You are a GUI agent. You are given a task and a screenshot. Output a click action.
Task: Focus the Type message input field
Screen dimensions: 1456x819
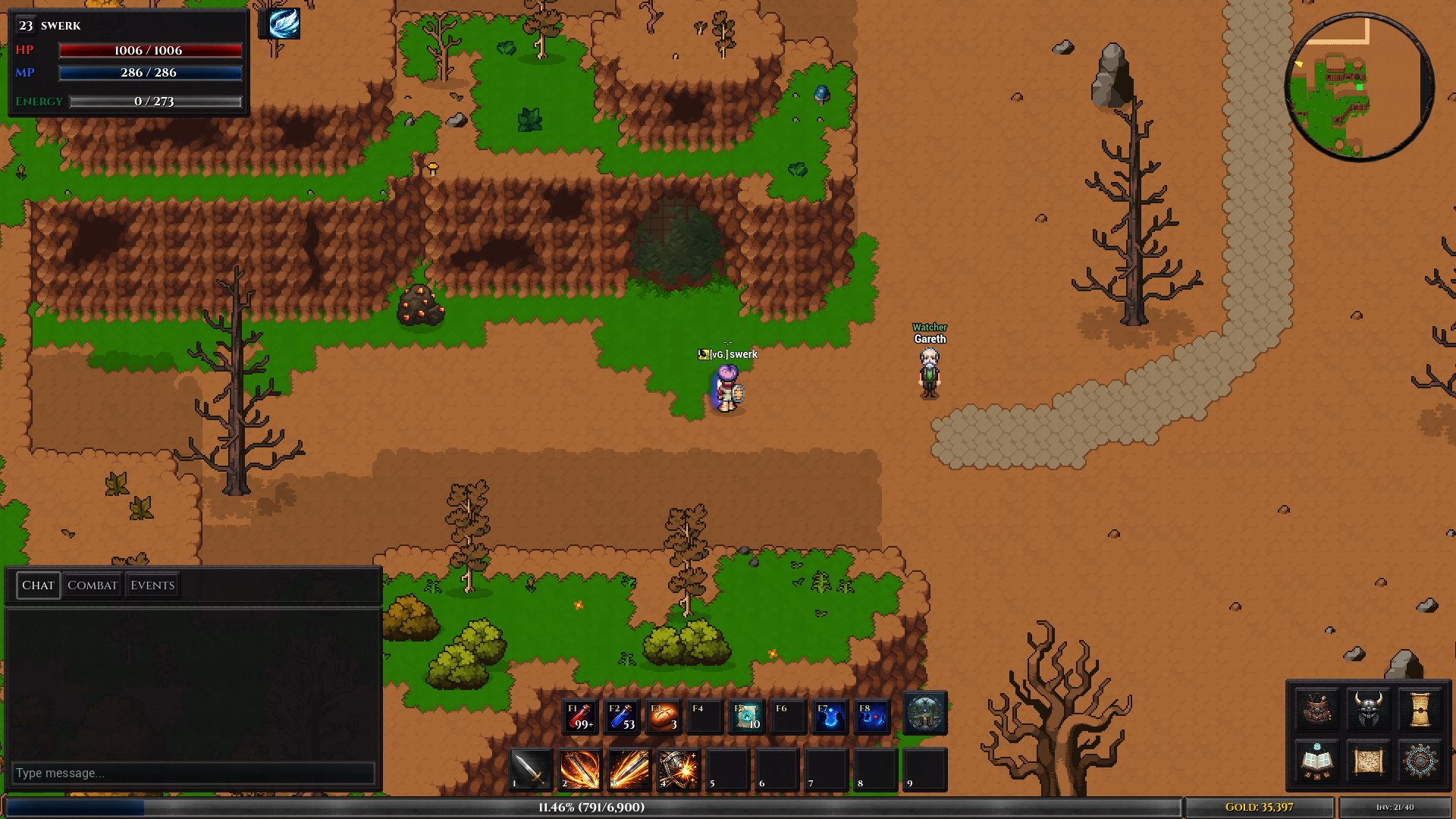point(193,773)
